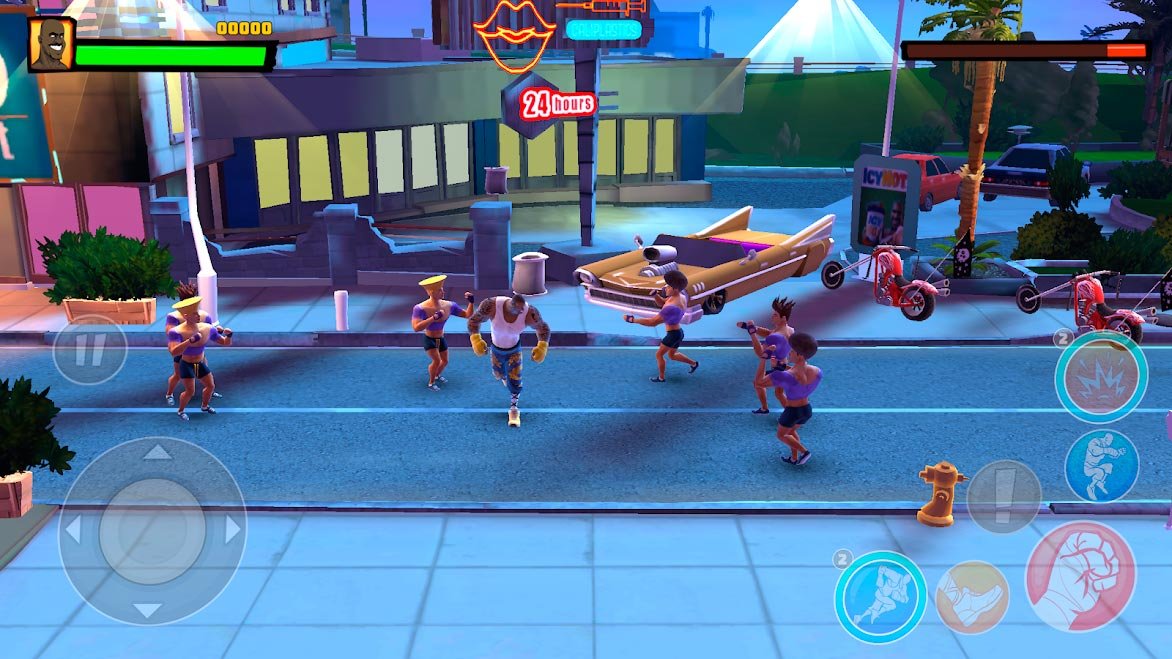
Task: Pause the game with the pause button
Action: (x=90, y=350)
